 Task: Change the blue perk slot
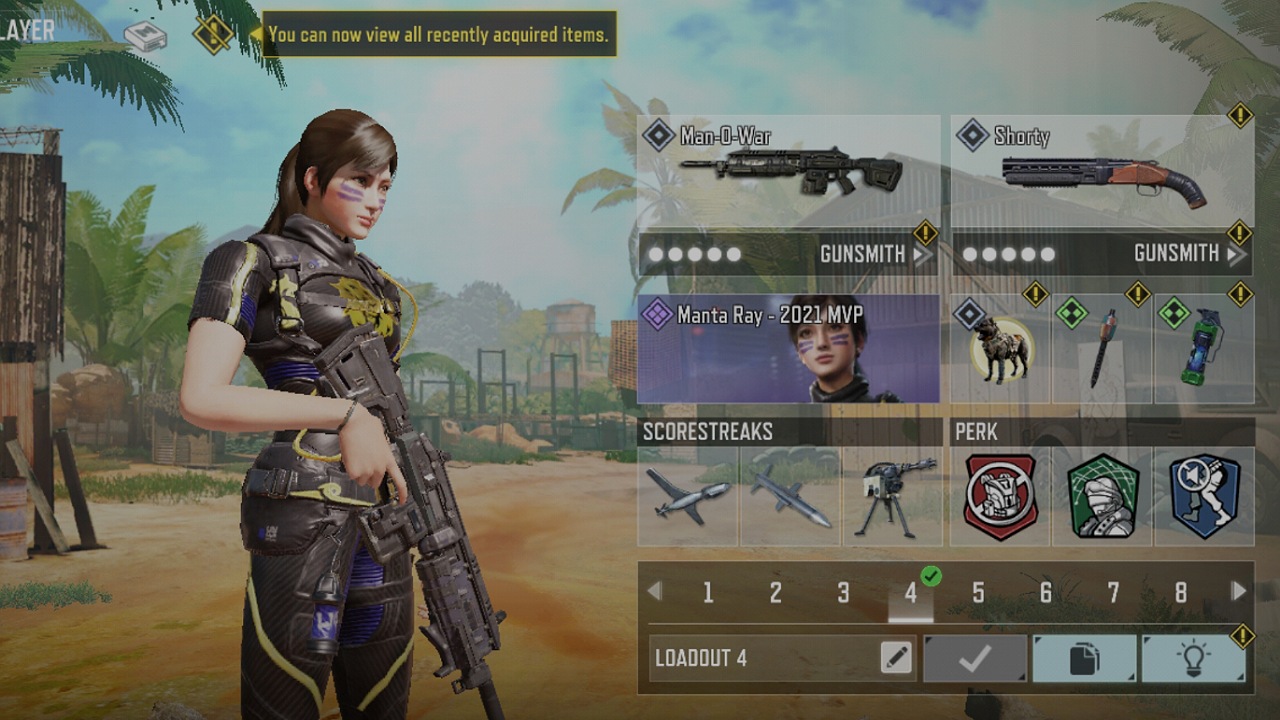(1204, 496)
